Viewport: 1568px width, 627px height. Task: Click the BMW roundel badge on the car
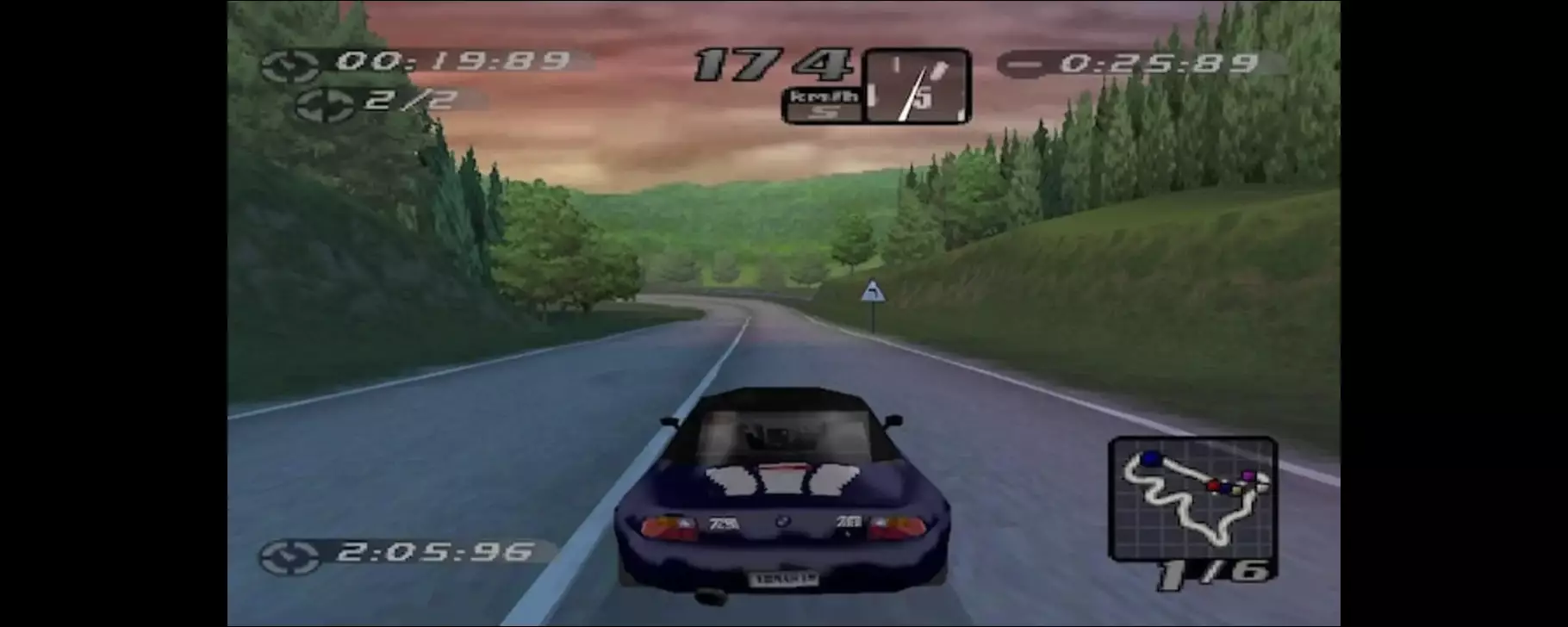785,521
